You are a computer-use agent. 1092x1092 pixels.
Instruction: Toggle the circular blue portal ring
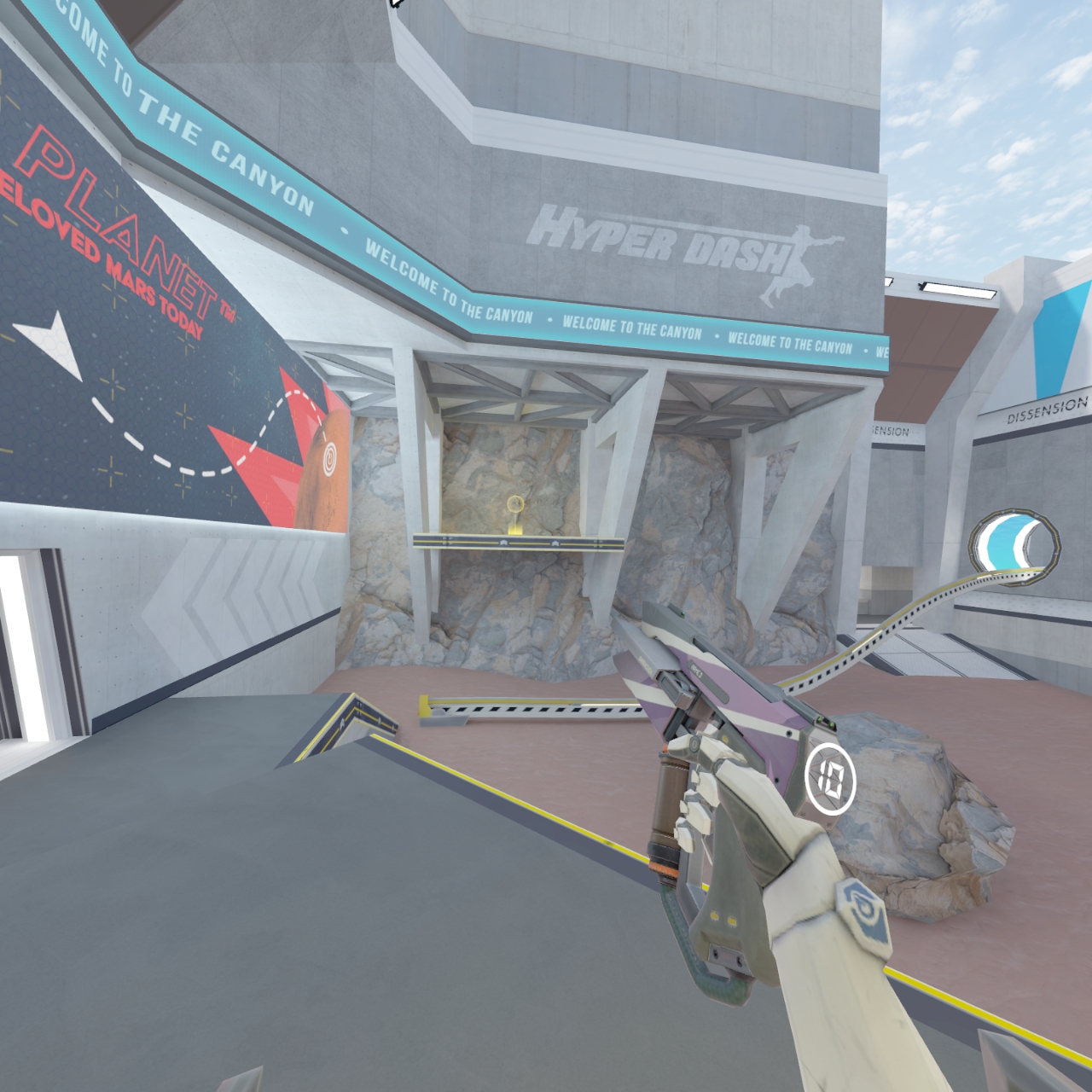[x=1015, y=546]
